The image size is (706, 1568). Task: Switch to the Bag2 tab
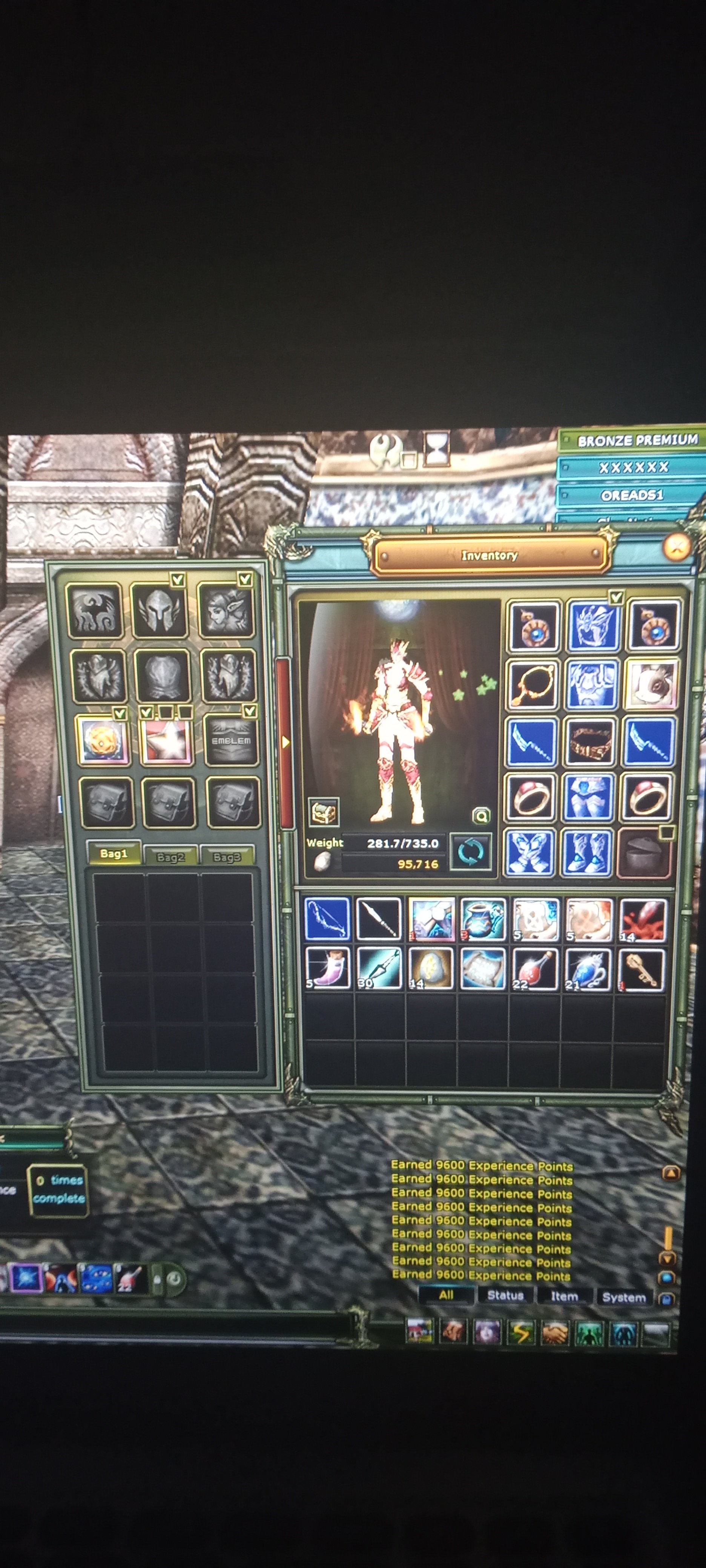point(170,856)
